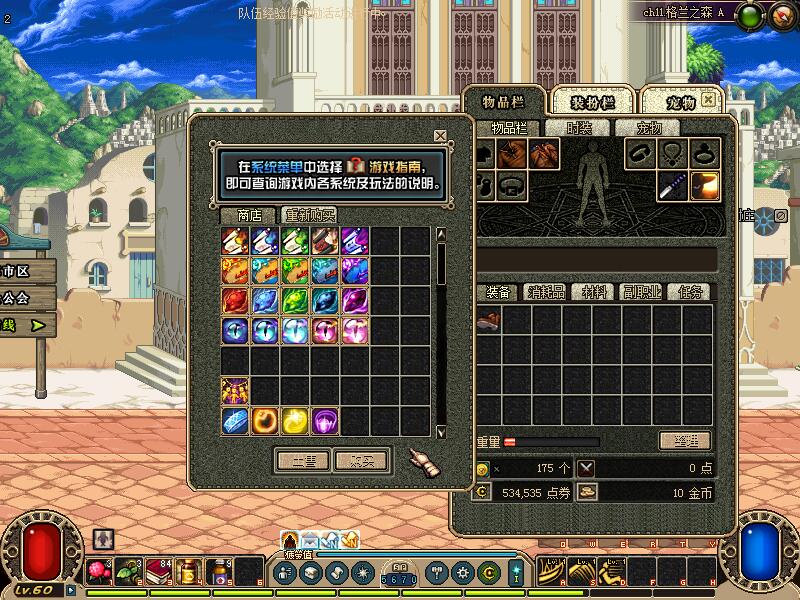Open the 材料 materials category
The height and width of the screenshot is (600, 800).
coord(595,292)
